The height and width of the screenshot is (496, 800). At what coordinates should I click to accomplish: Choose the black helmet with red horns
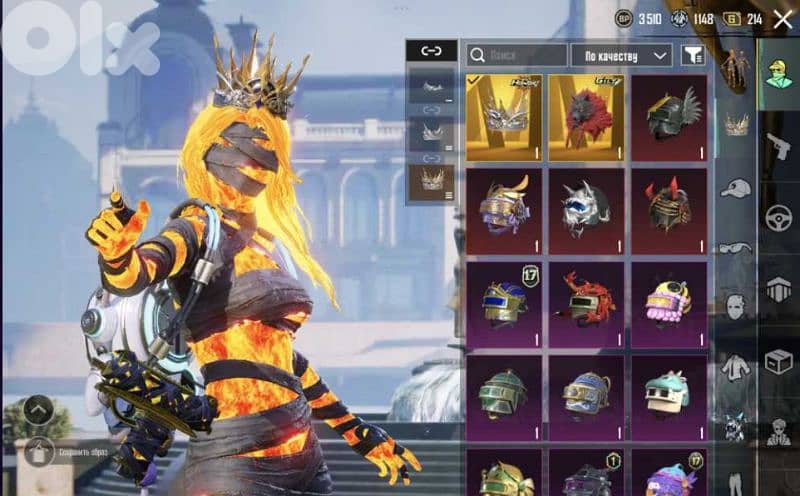pyautogui.click(x=669, y=211)
